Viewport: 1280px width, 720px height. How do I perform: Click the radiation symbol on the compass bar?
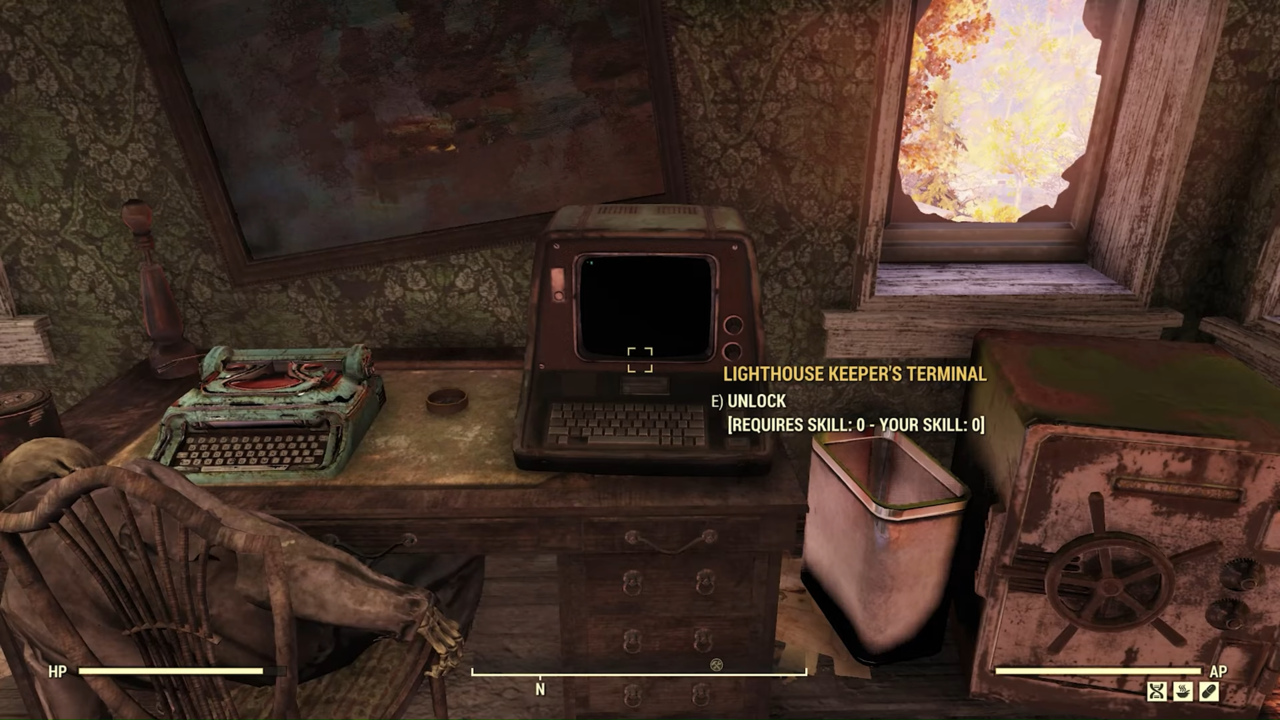pos(716,665)
